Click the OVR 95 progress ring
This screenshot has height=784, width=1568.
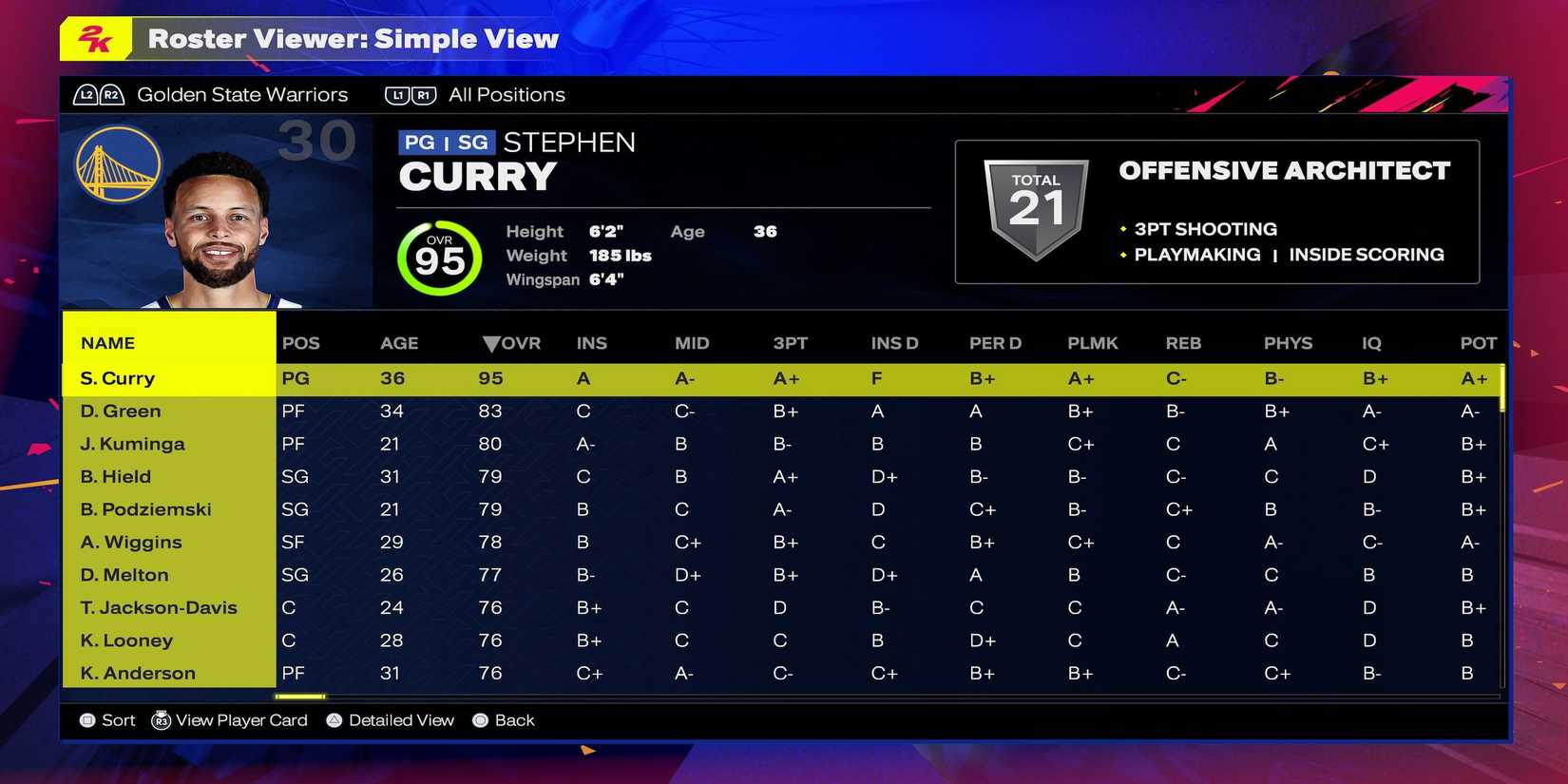click(439, 257)
